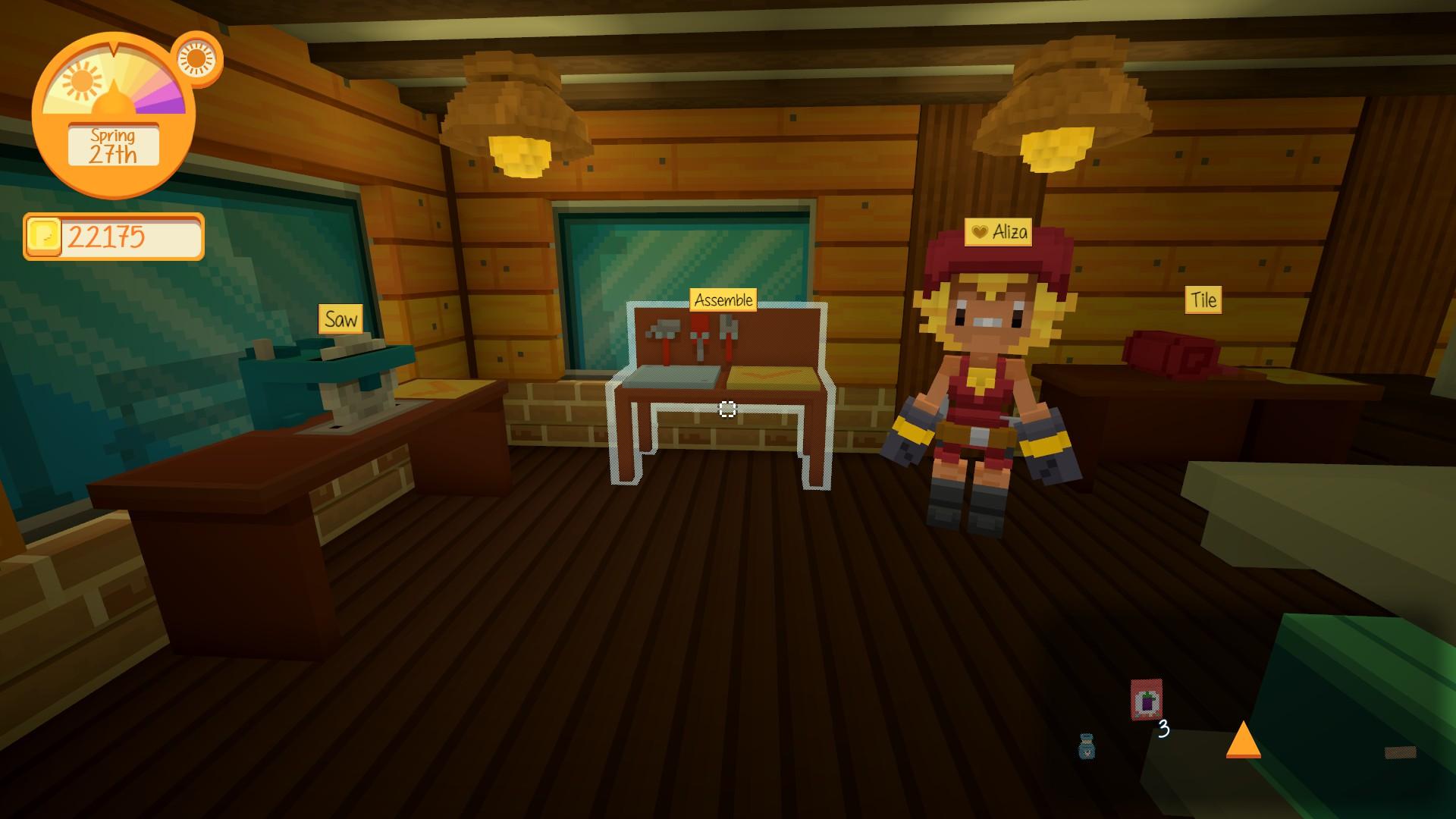
Task: Select the wooden plank hotbar item
Action: click(1400, 752)
